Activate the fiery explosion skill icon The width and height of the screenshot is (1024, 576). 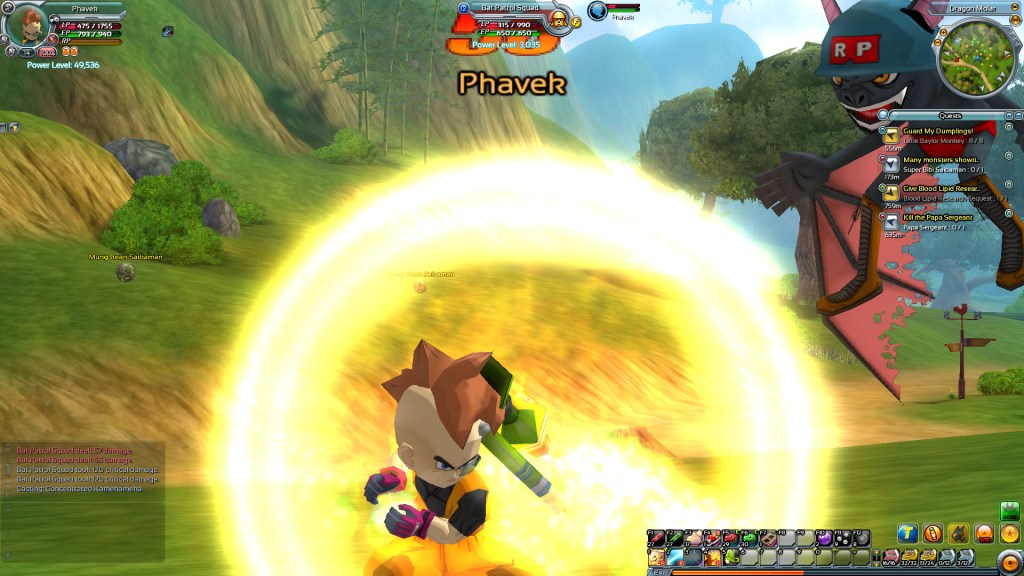pyautogui.click(x=710, y=558)
